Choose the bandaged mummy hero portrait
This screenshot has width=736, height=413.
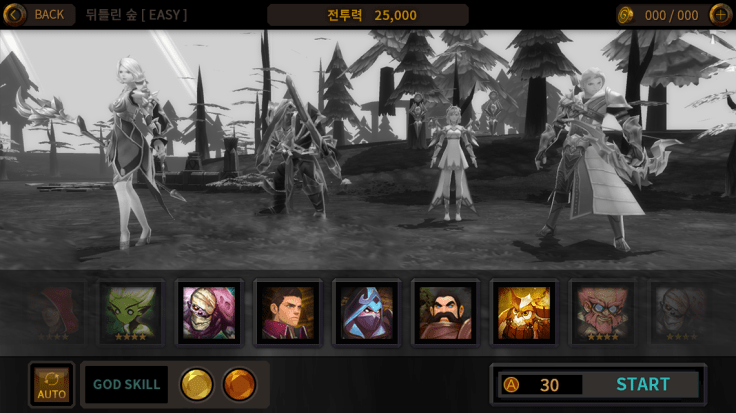[209, 312]
